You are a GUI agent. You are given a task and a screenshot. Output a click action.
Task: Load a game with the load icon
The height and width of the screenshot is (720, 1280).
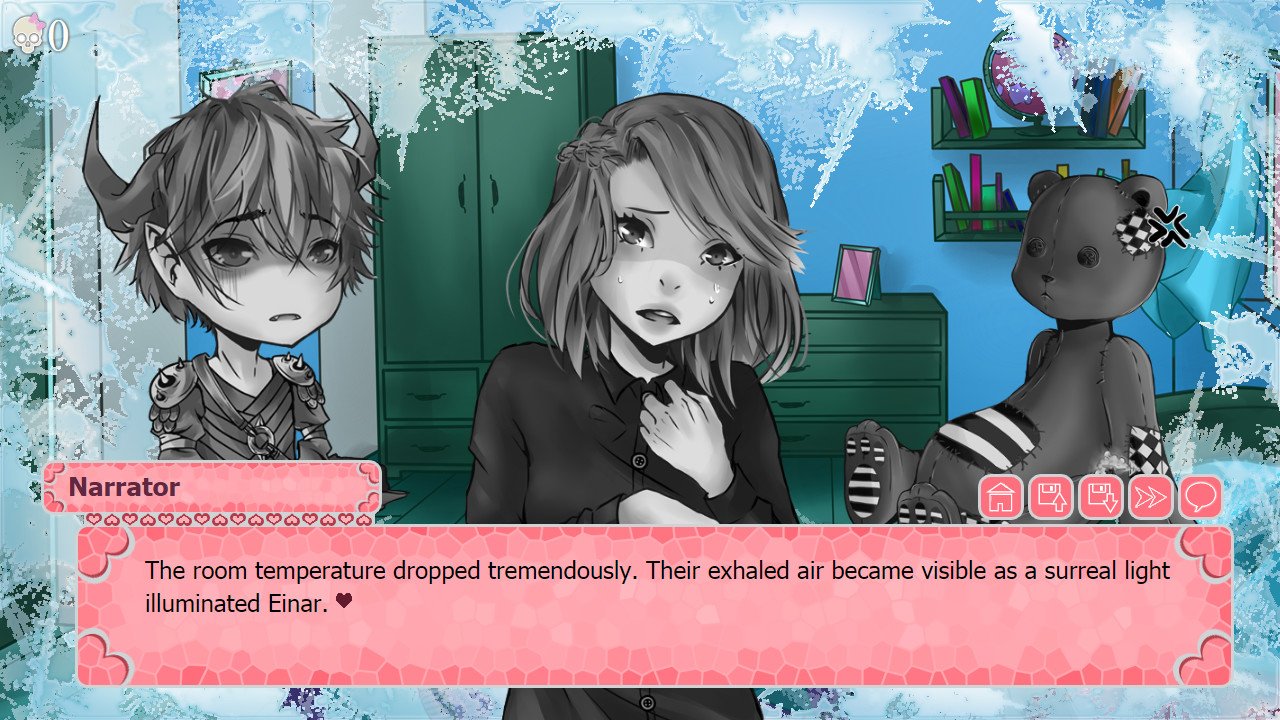(1099, 495)
